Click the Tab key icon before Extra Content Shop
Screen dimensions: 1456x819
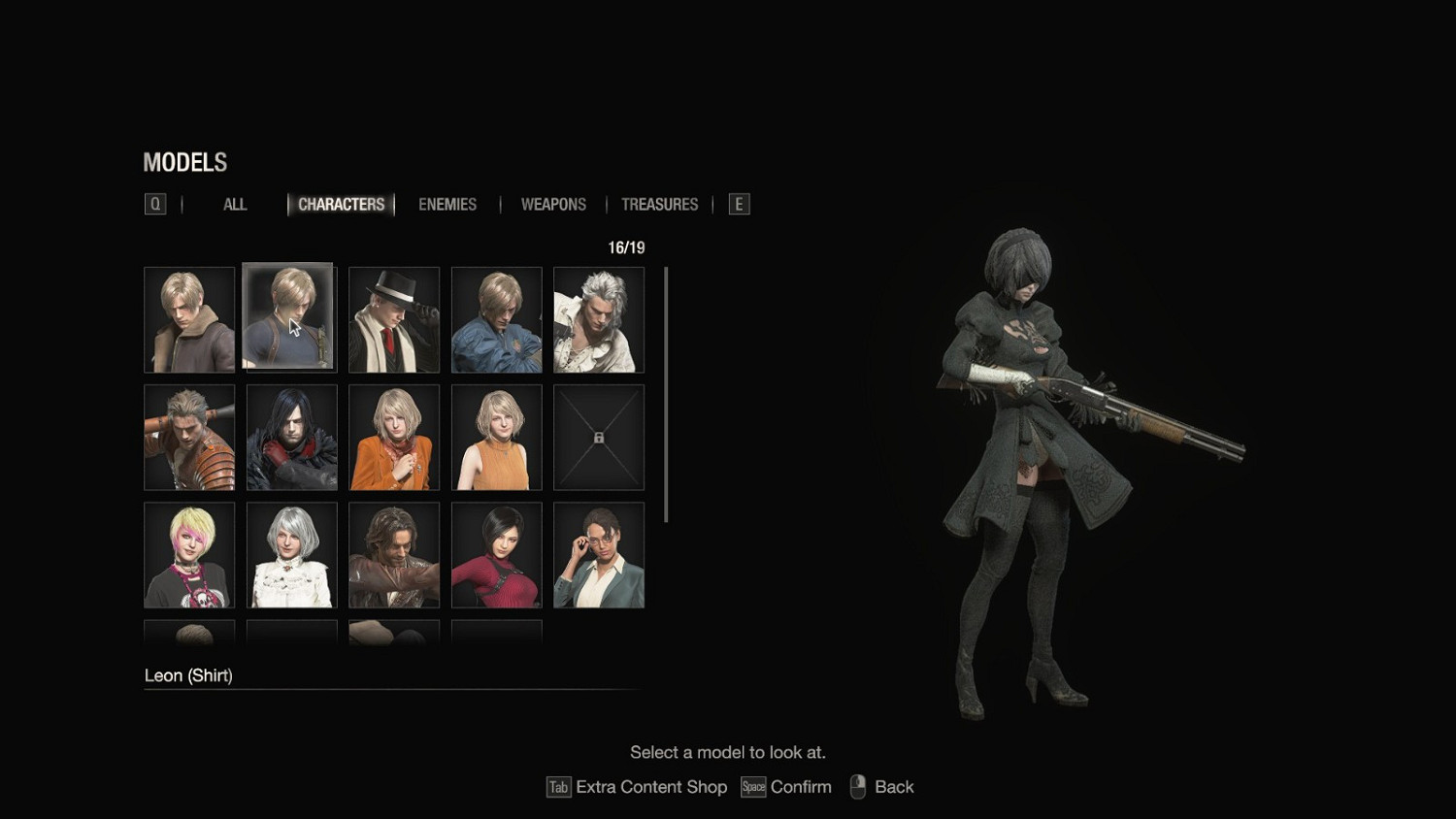[x=558, y=787]
